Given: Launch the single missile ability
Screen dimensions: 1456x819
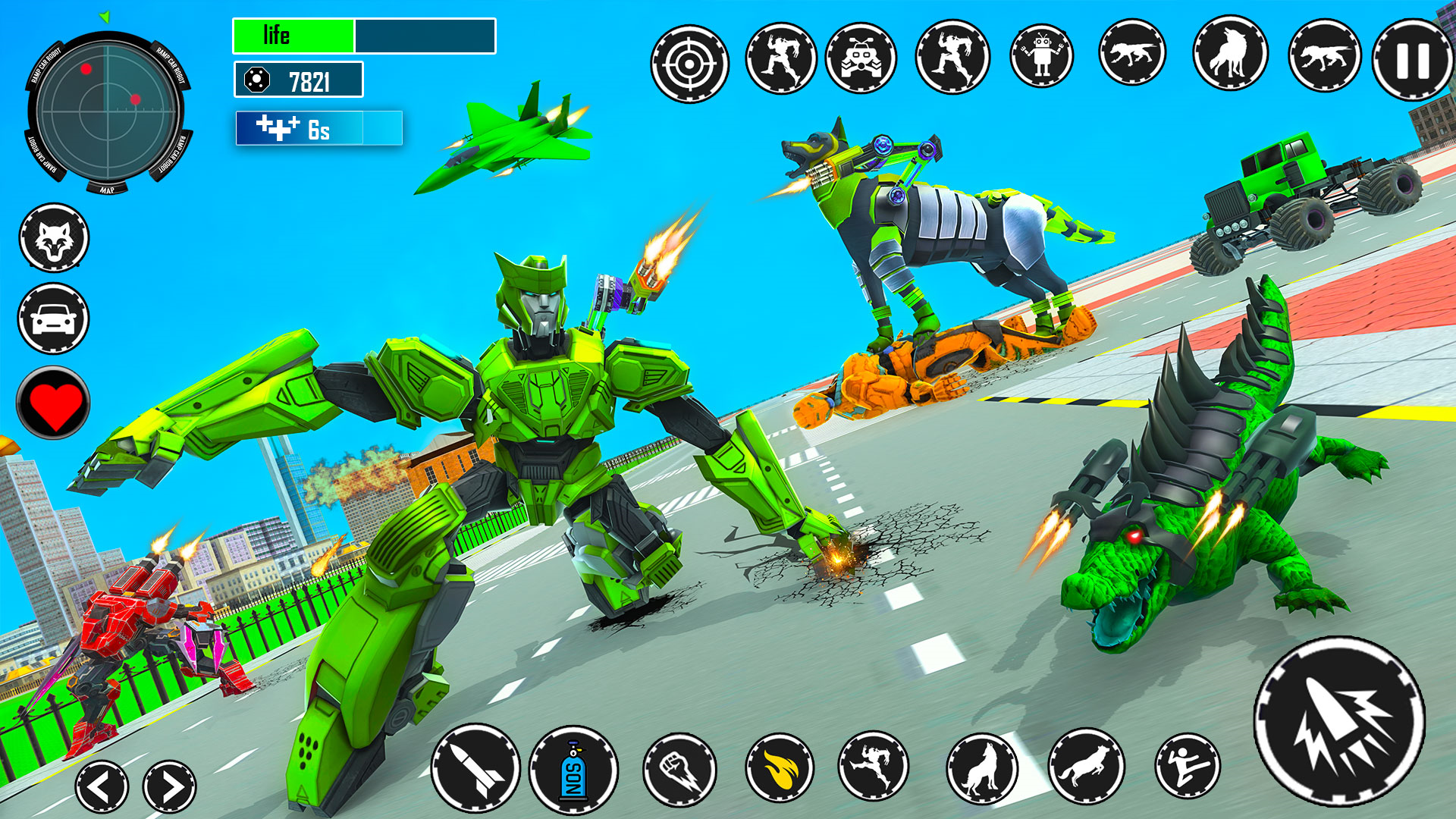Looking at the screenshot, I should coord(475,769).
